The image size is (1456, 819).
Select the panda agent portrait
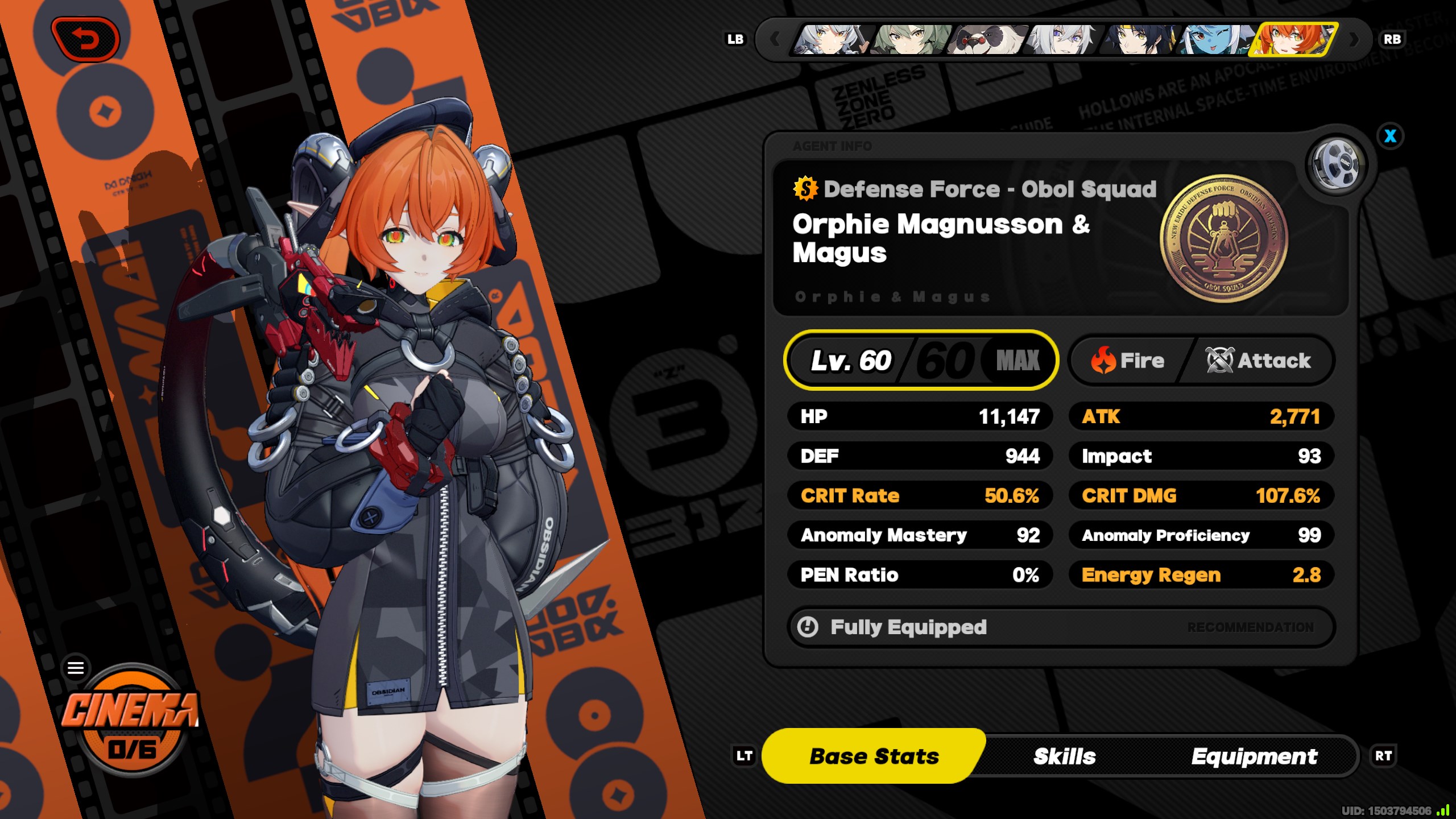(988, 39)
